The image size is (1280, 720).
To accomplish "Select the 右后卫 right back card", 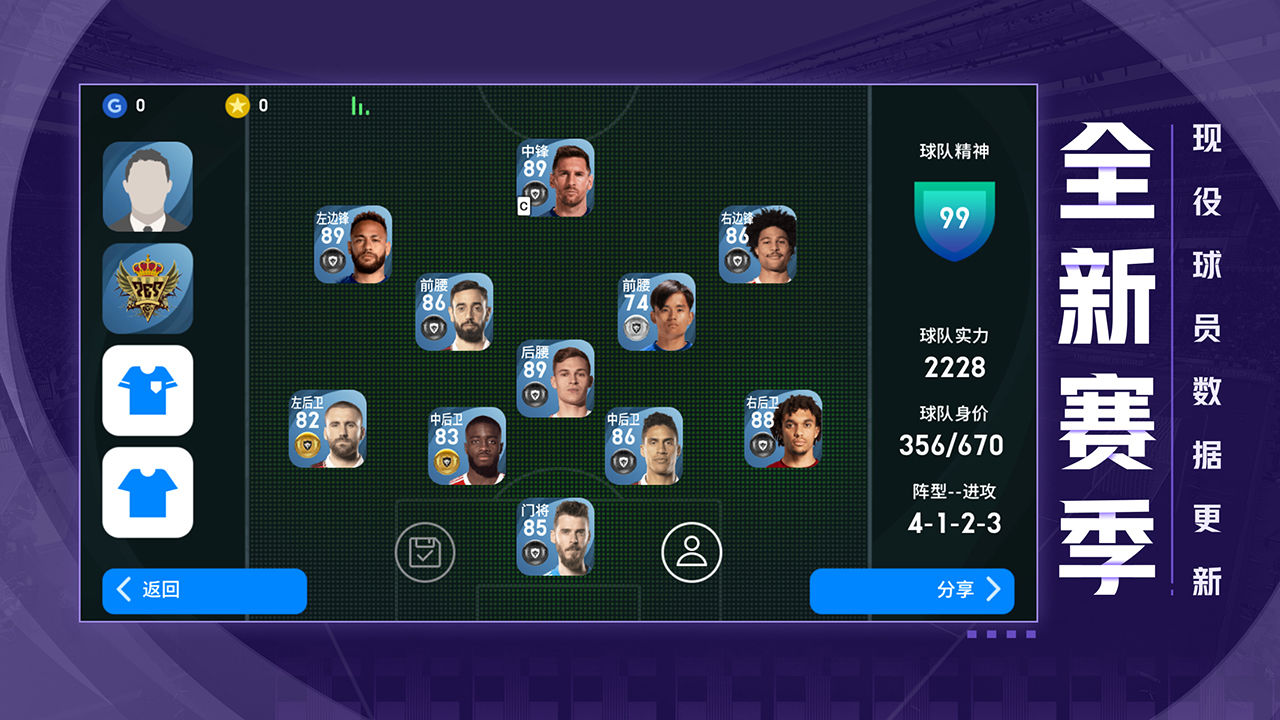I will pyautogui.click(x=783, y=429).
